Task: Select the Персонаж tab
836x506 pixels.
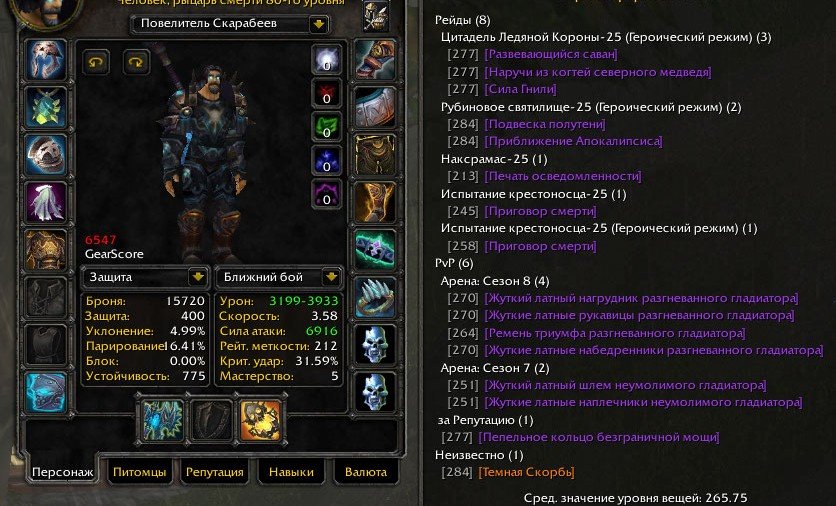Action: tap(62, 472)
